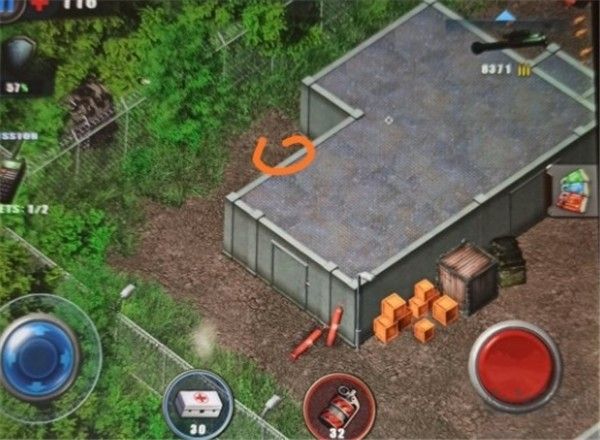Use the medkit with 30 remaining
The height and width of the screenshot is (440, 600).
(197, 403)
